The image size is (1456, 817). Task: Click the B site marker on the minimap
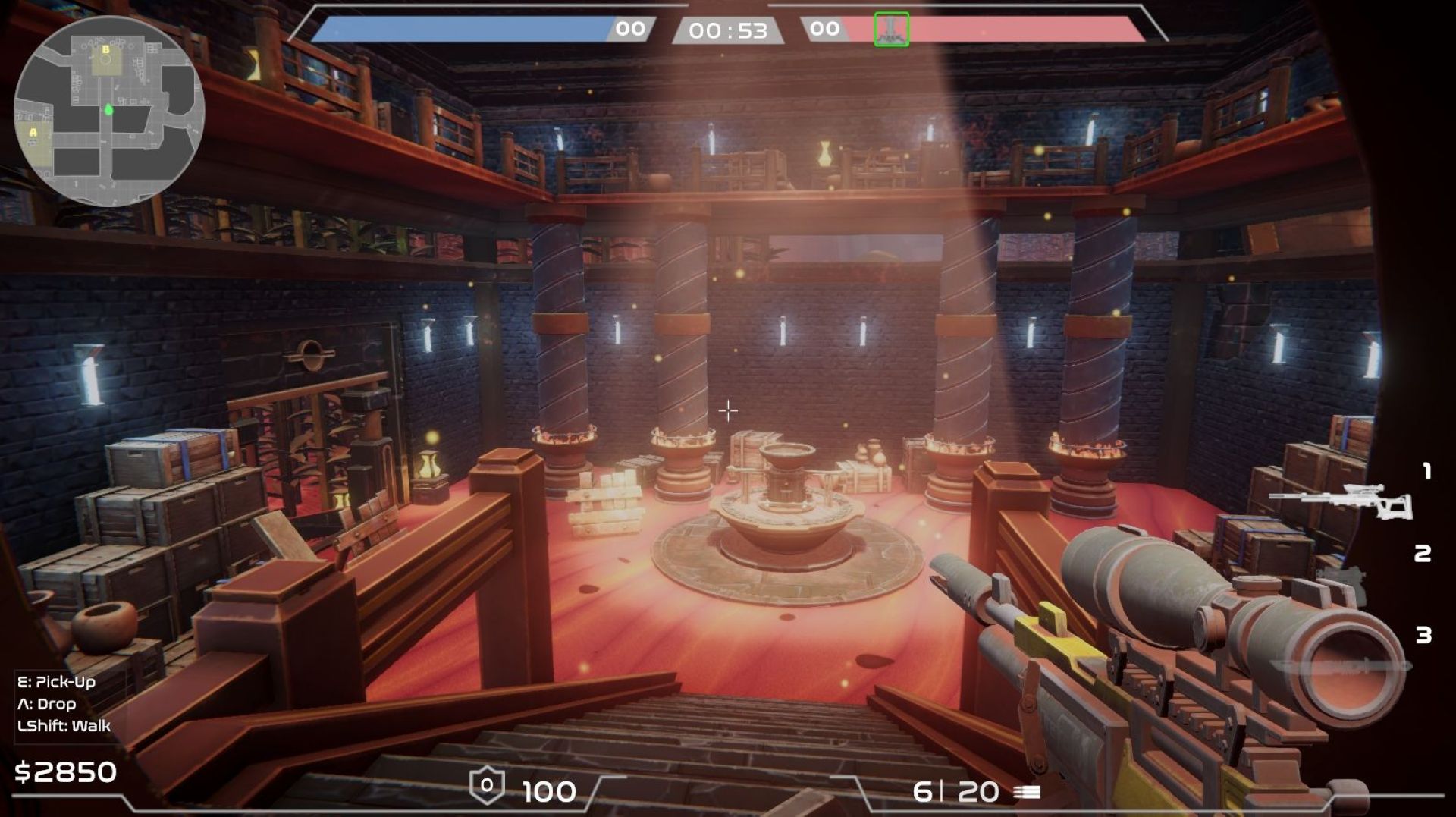coord(106,50)
